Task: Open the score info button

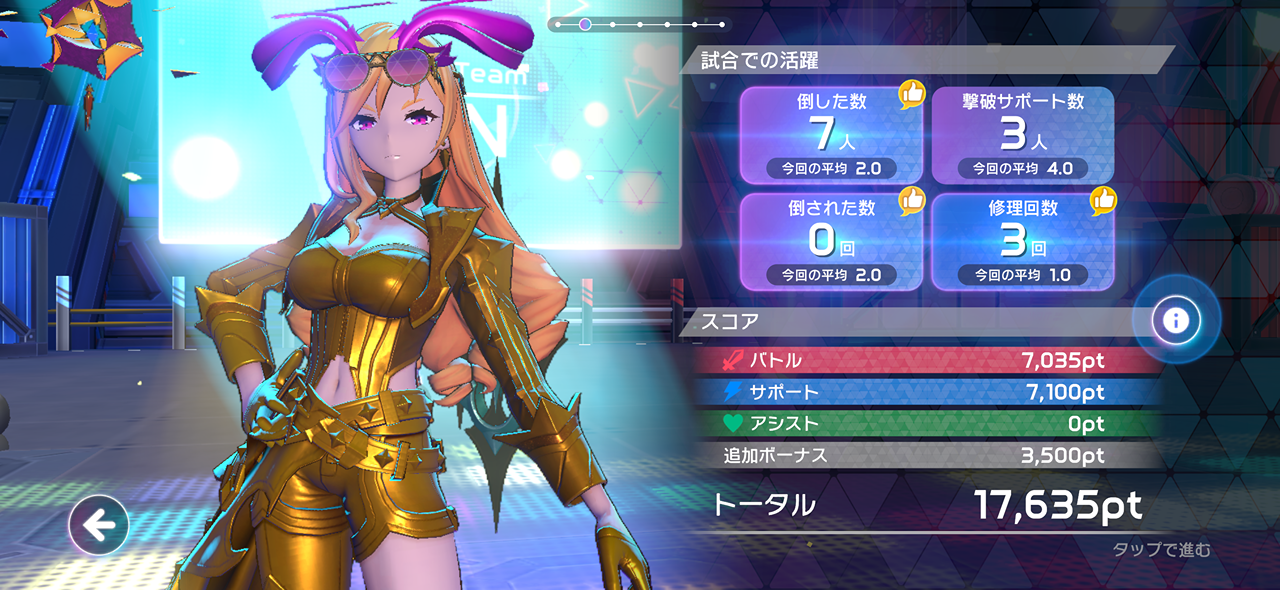Action: [x=1176, y=320]
